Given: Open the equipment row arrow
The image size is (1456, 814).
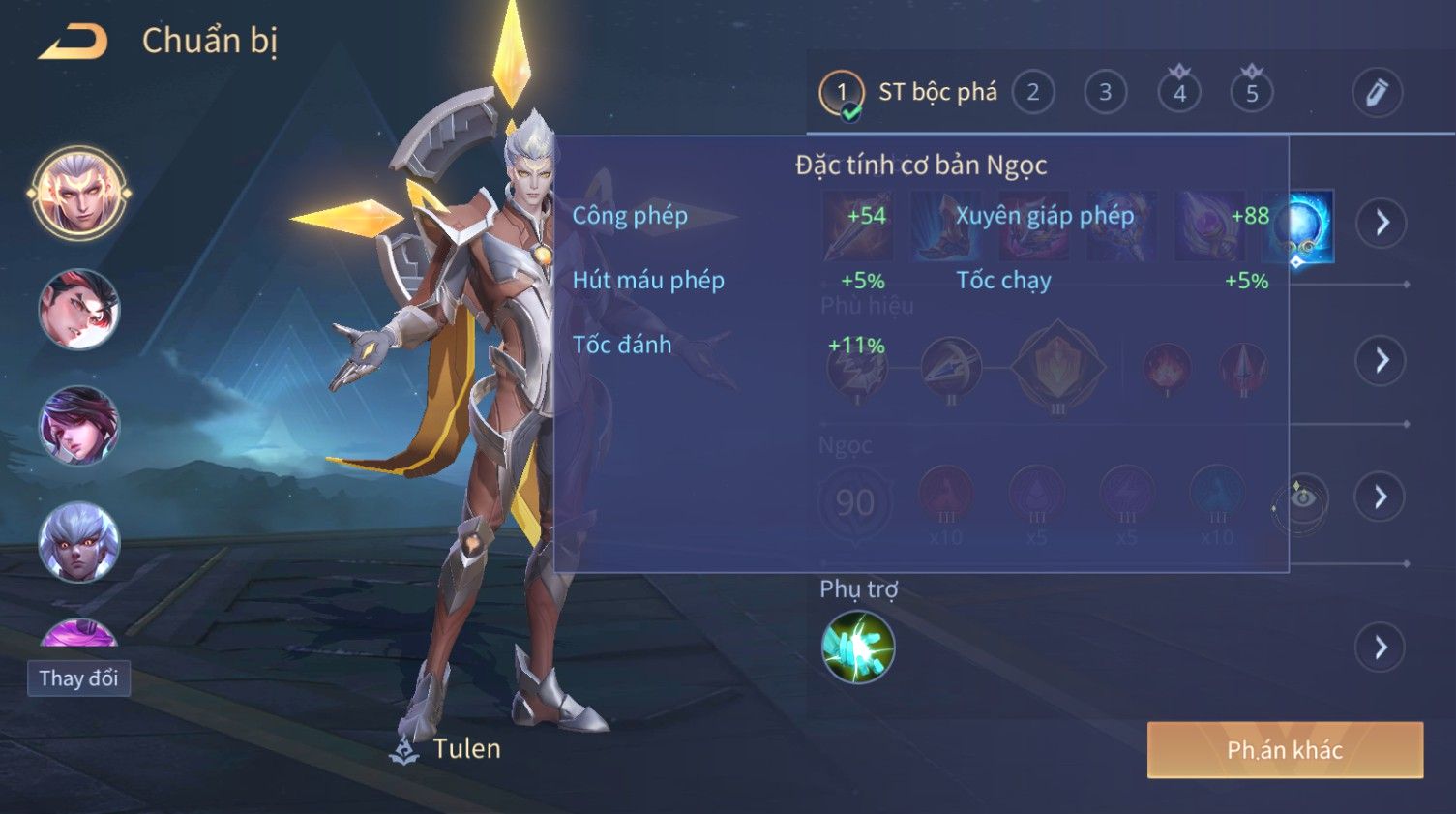Looking at the screenshot, I should 1381,223.
